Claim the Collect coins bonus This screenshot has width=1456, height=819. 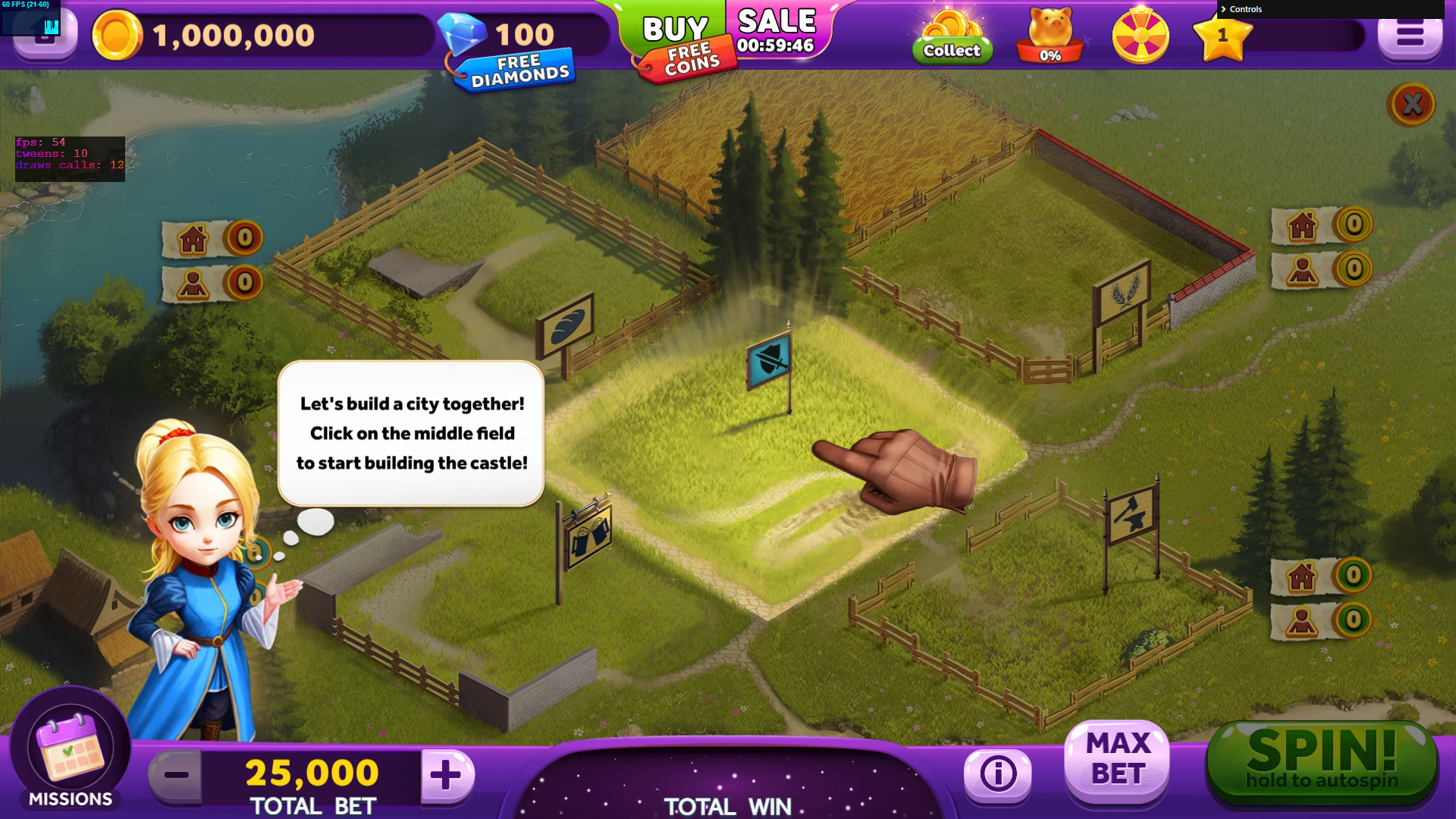pyautogui.click(x=952, y=38)
